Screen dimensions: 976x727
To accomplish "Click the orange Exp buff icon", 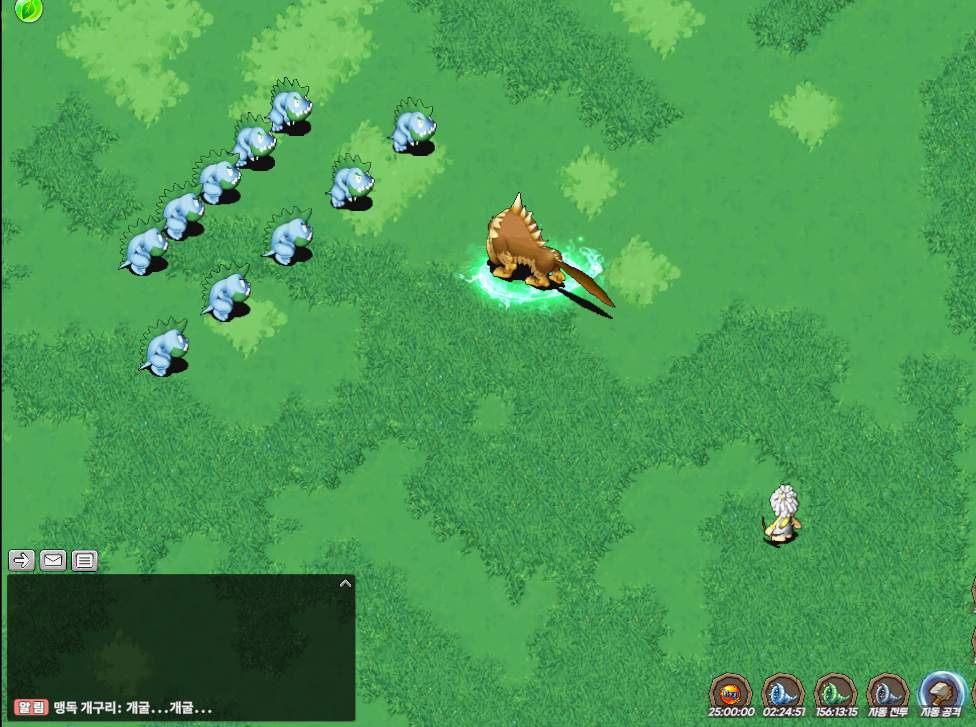I will [x=730, y=692].
